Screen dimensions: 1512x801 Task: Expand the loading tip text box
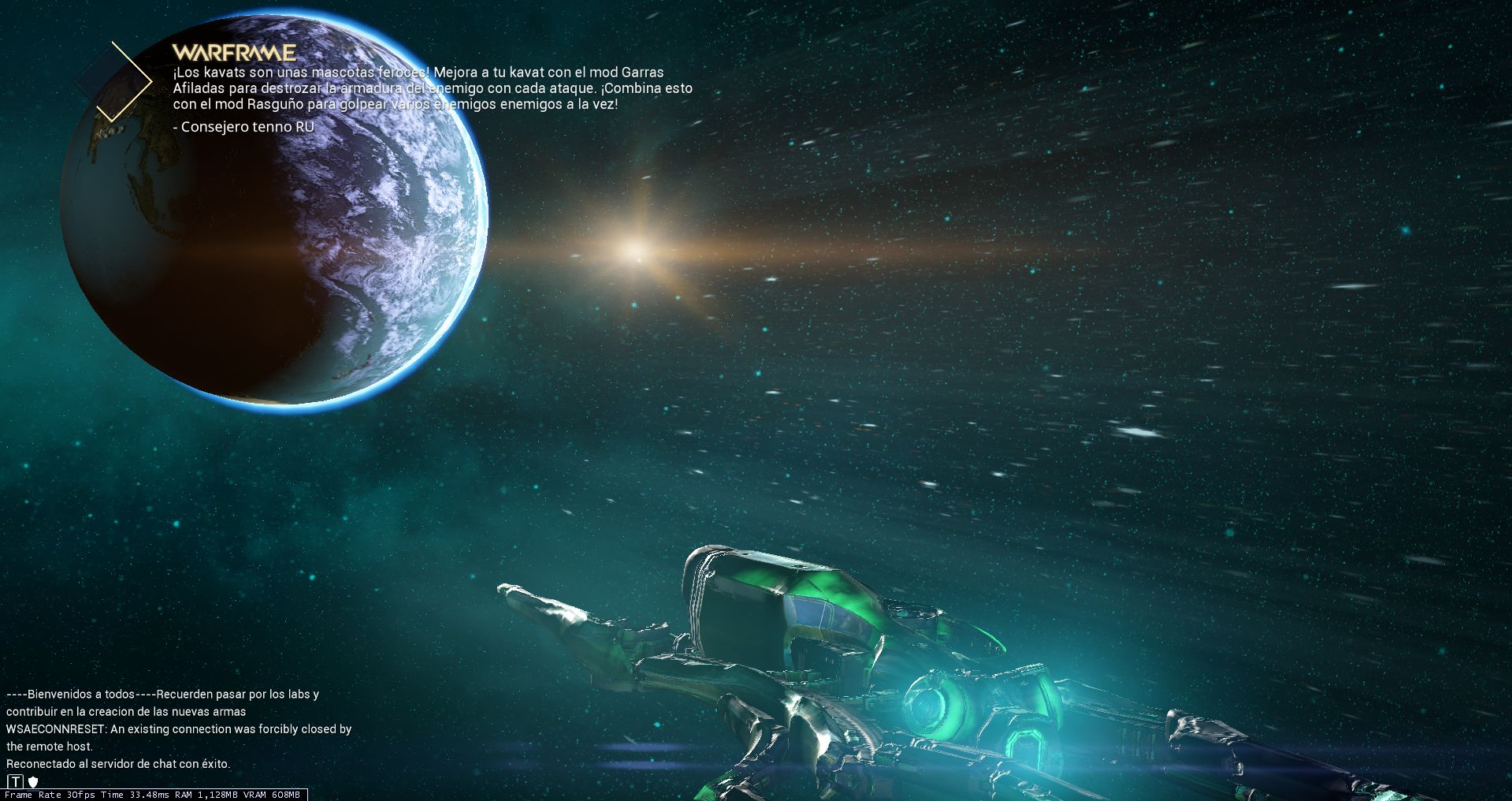click(433, 88)
